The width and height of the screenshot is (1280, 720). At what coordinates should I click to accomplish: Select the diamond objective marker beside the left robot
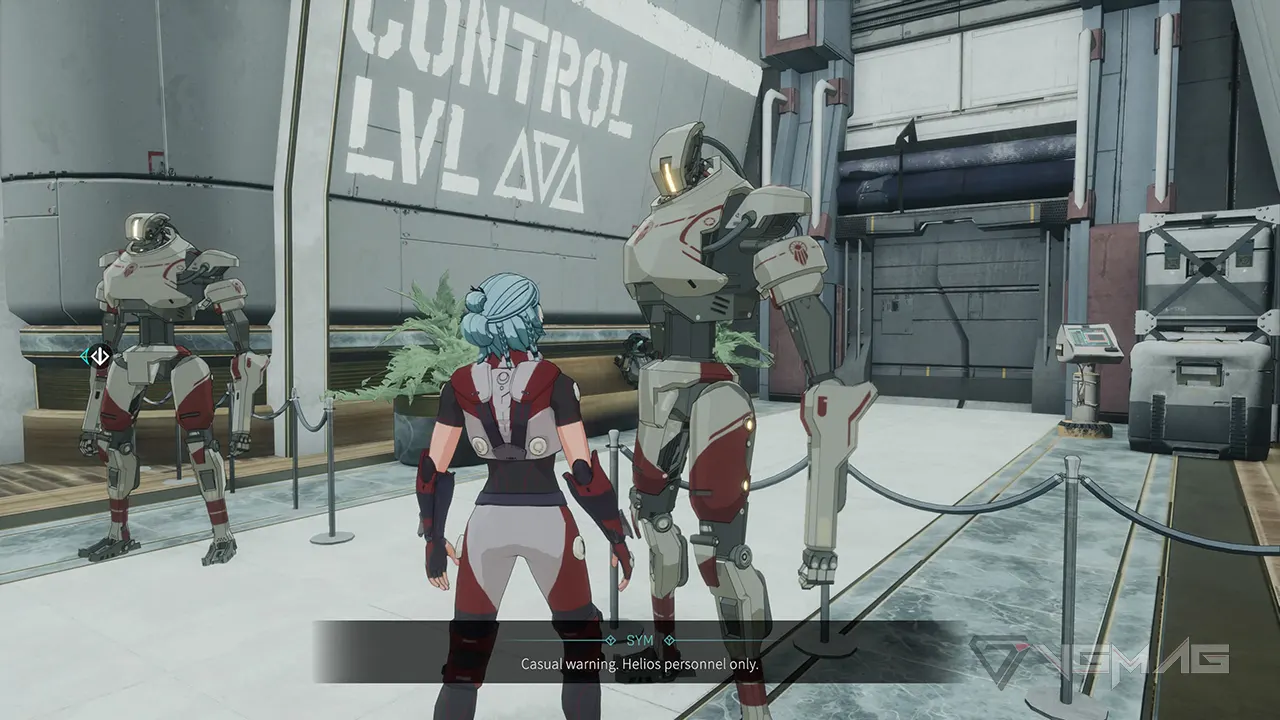pyautogui.click(x=98, y=355)
